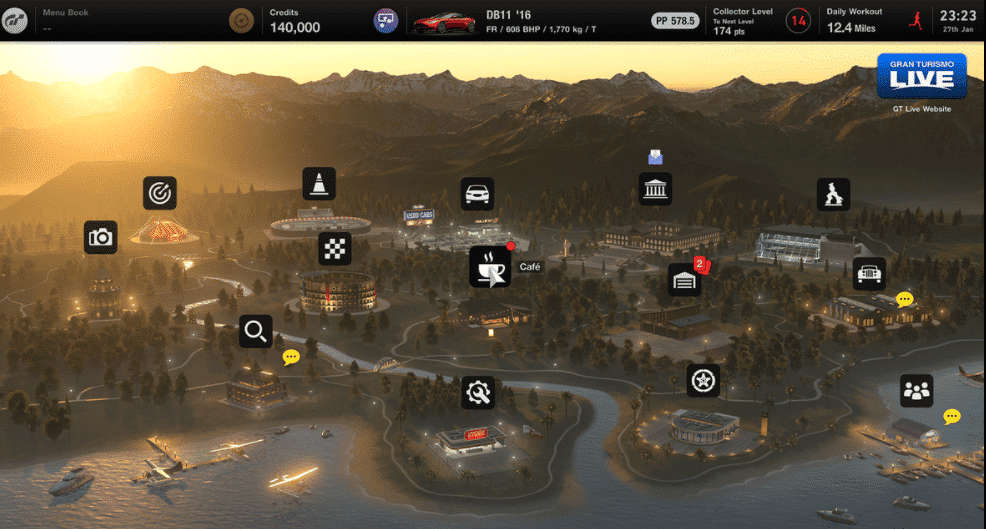
Task: Go to the License Center cone icon
Action: click(x=319, y=183)
